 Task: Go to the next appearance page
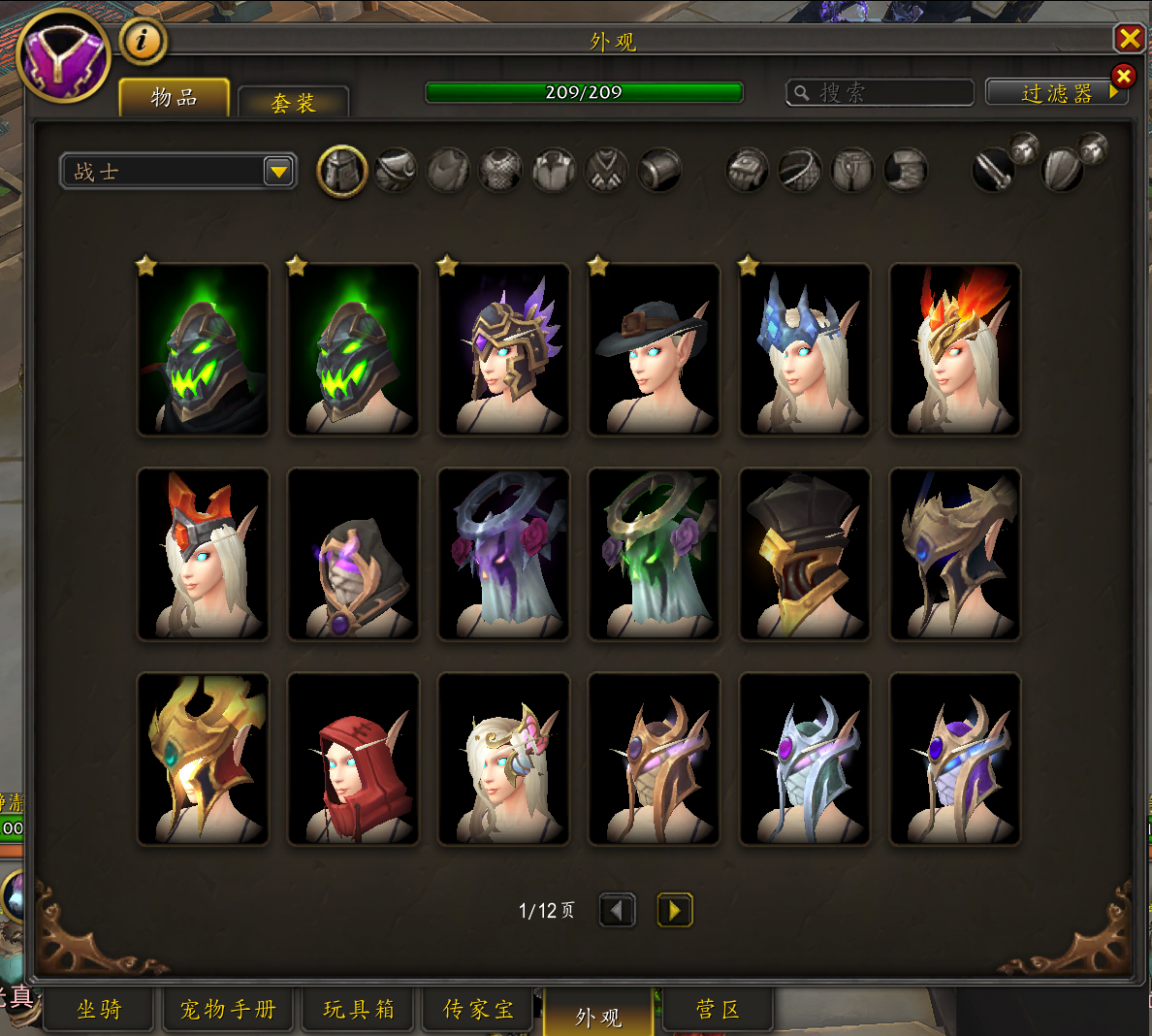(x=675, y=910)
